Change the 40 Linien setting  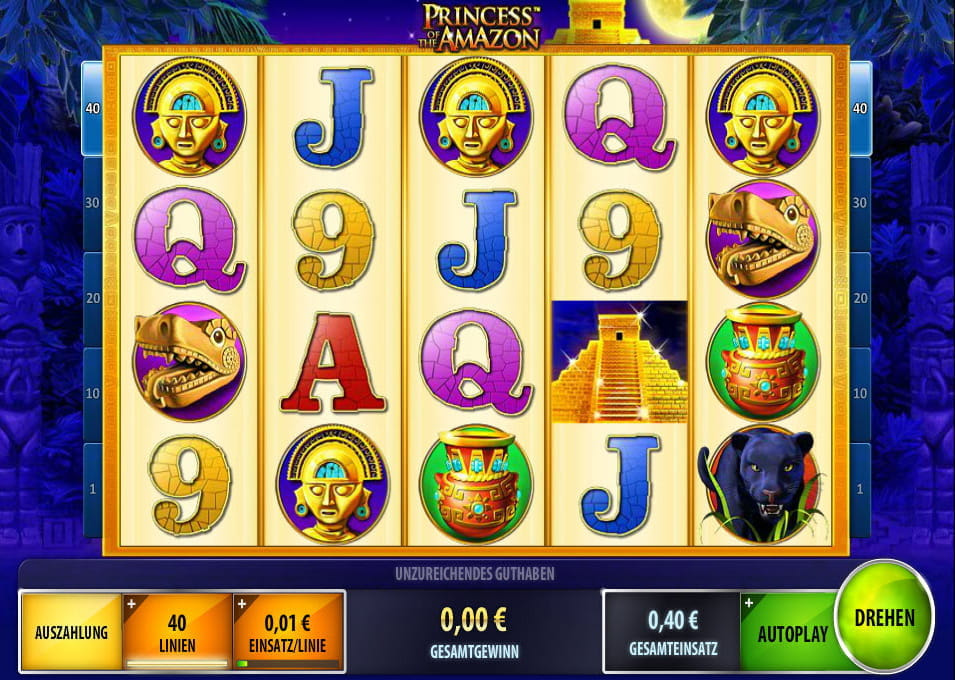point(176,632)
